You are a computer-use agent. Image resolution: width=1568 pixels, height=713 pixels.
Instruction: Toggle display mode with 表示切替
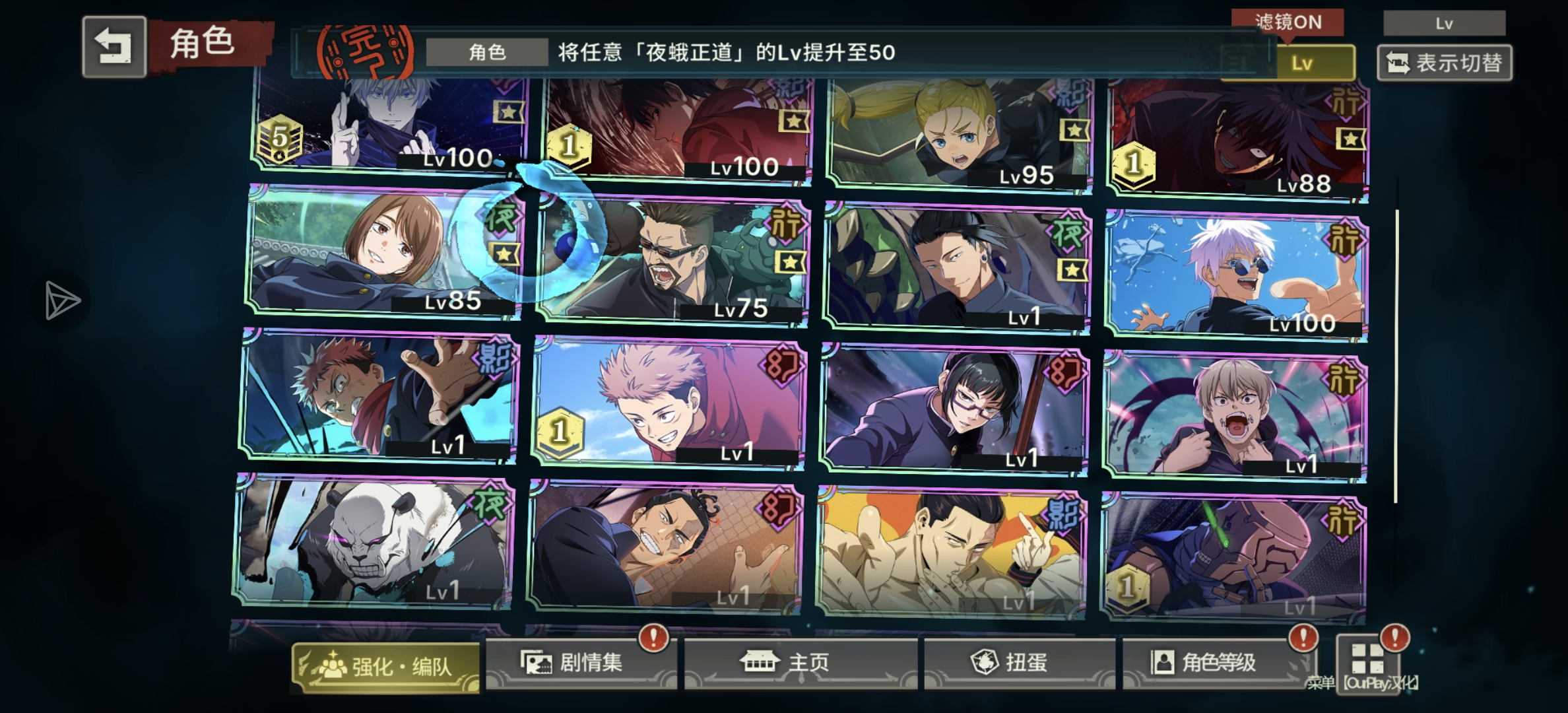(1444, 63)
